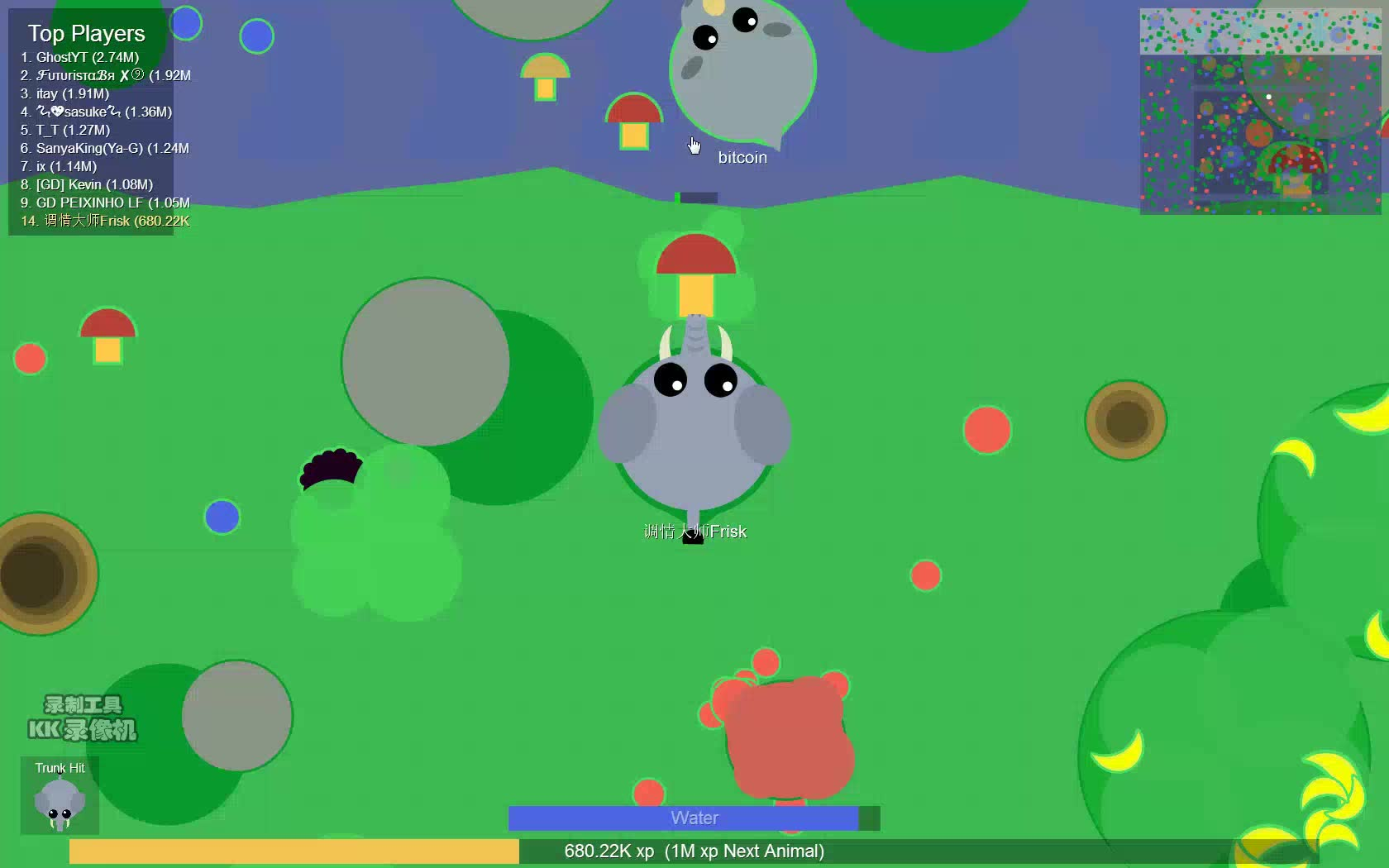Click the Water level bar
This screenshot has width=1389, height=868.
[694, 818]
